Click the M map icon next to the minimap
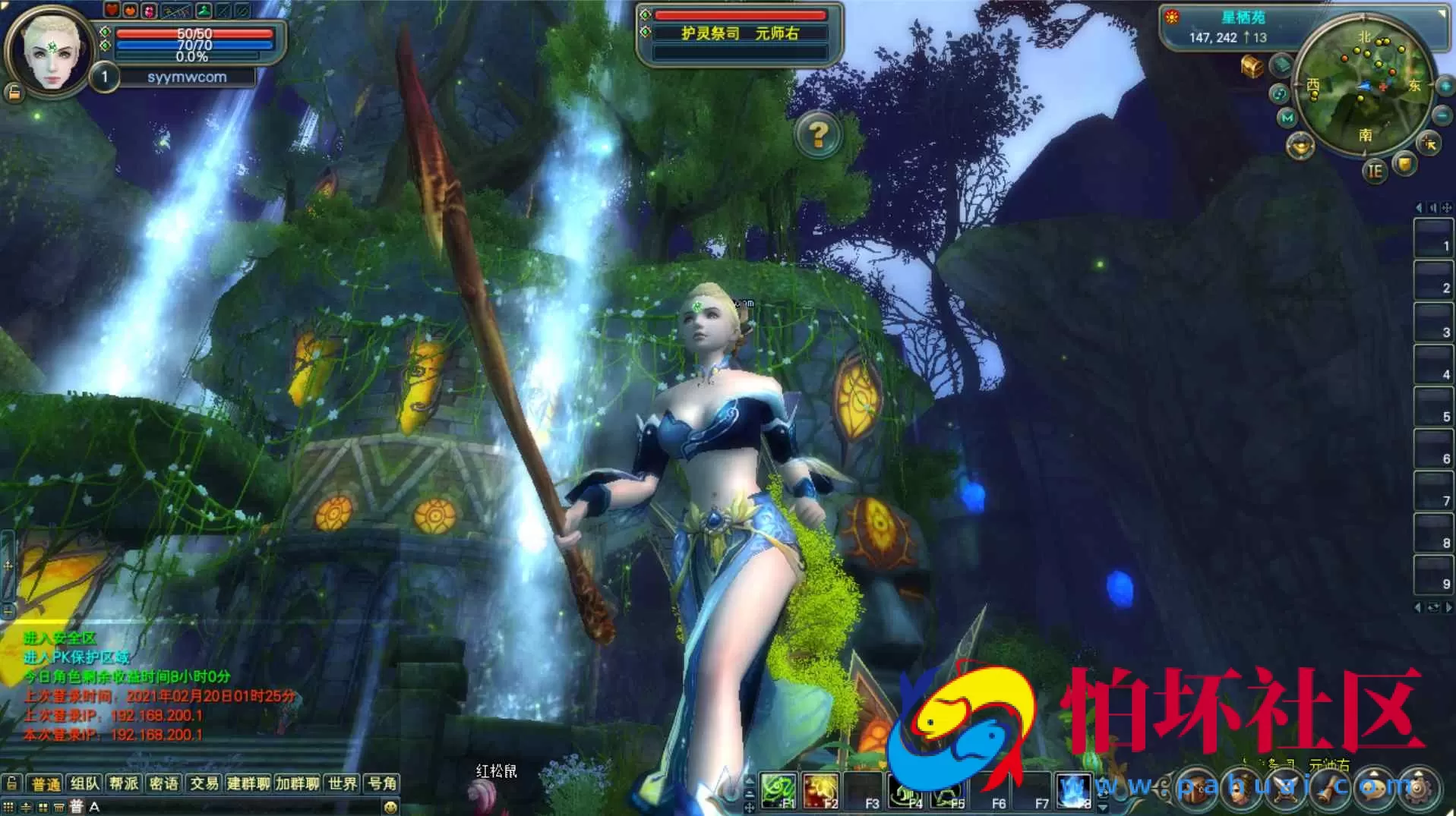Screen dimensions: 1456x816 (1286, 118)
